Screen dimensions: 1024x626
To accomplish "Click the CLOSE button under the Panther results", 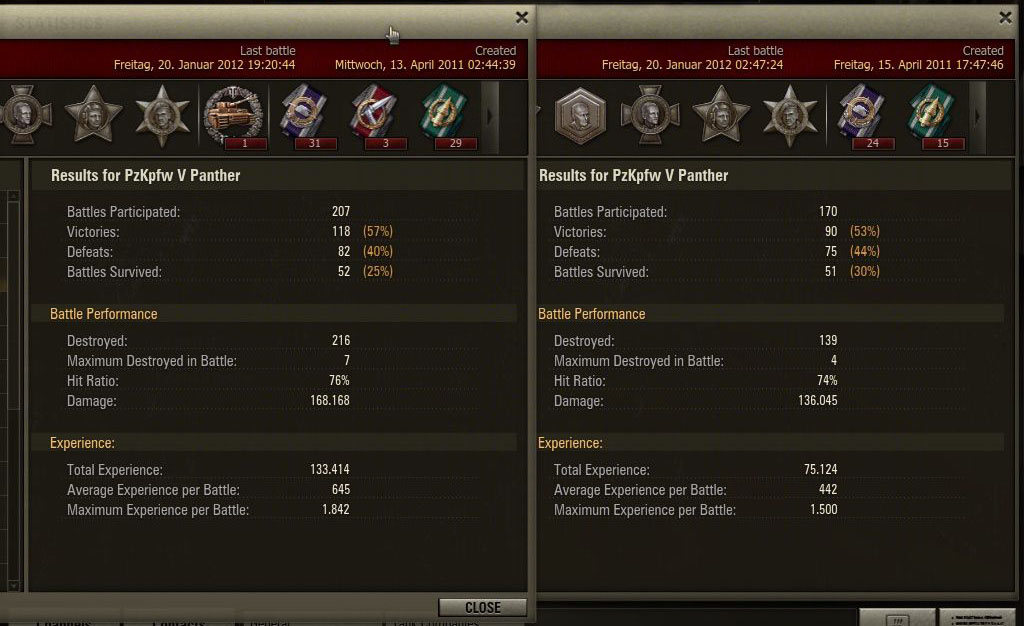I will pos(482,607).
